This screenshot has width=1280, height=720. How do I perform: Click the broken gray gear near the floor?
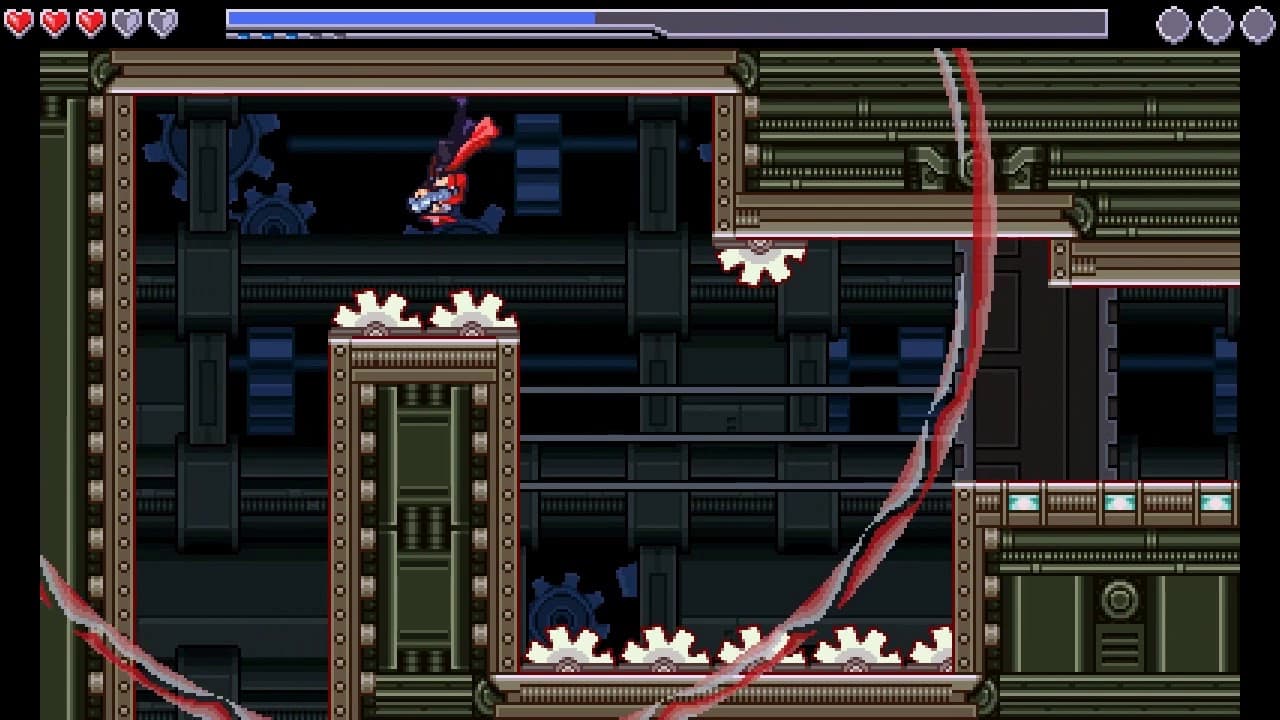point(565,600)
